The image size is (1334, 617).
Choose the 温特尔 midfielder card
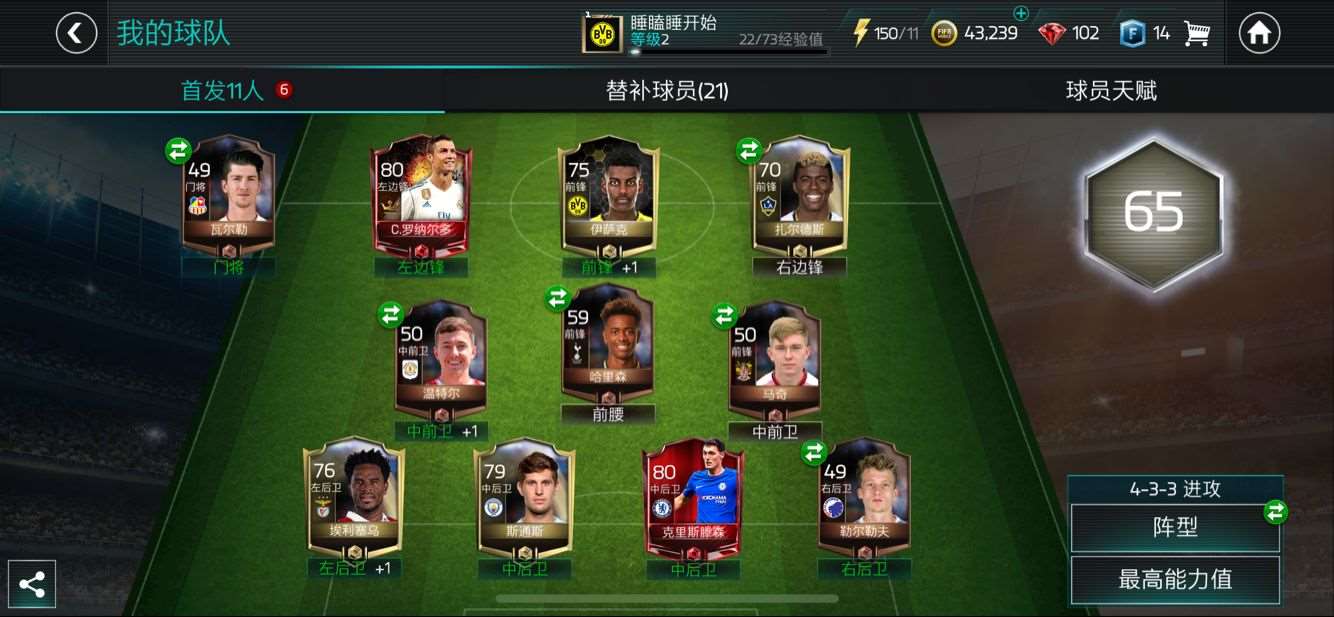tap(441, 358)
